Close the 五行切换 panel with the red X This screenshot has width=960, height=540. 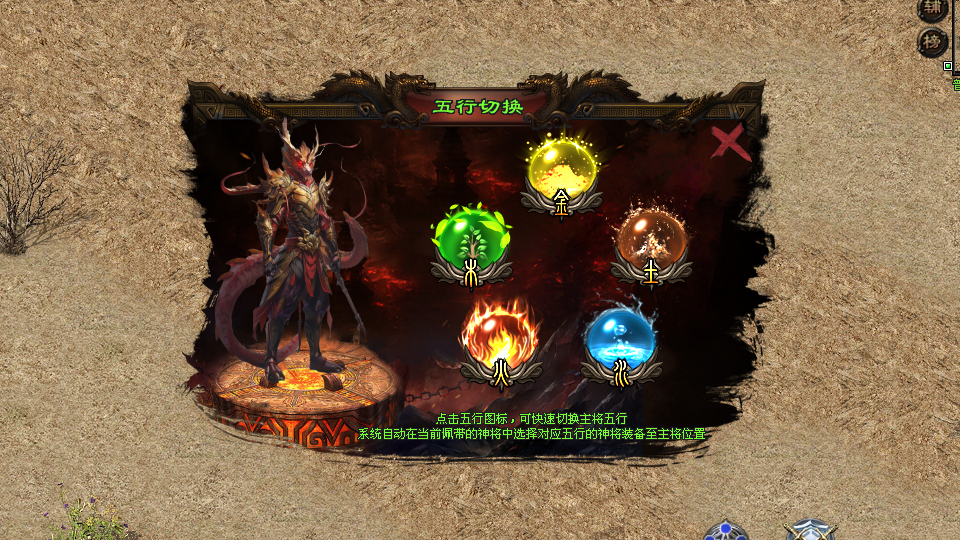(731, 143)
